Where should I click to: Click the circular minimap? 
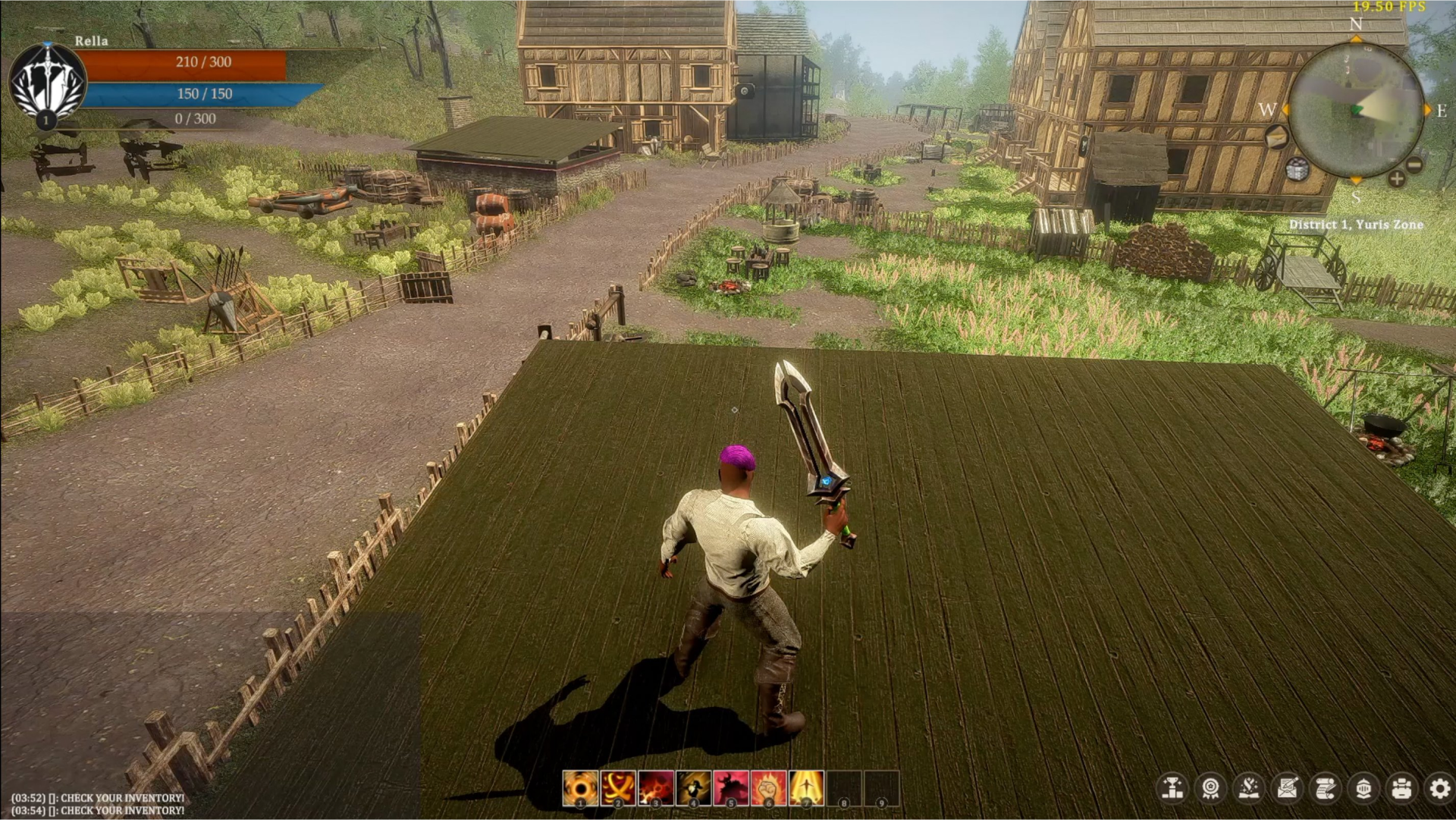coord(1356,110)
